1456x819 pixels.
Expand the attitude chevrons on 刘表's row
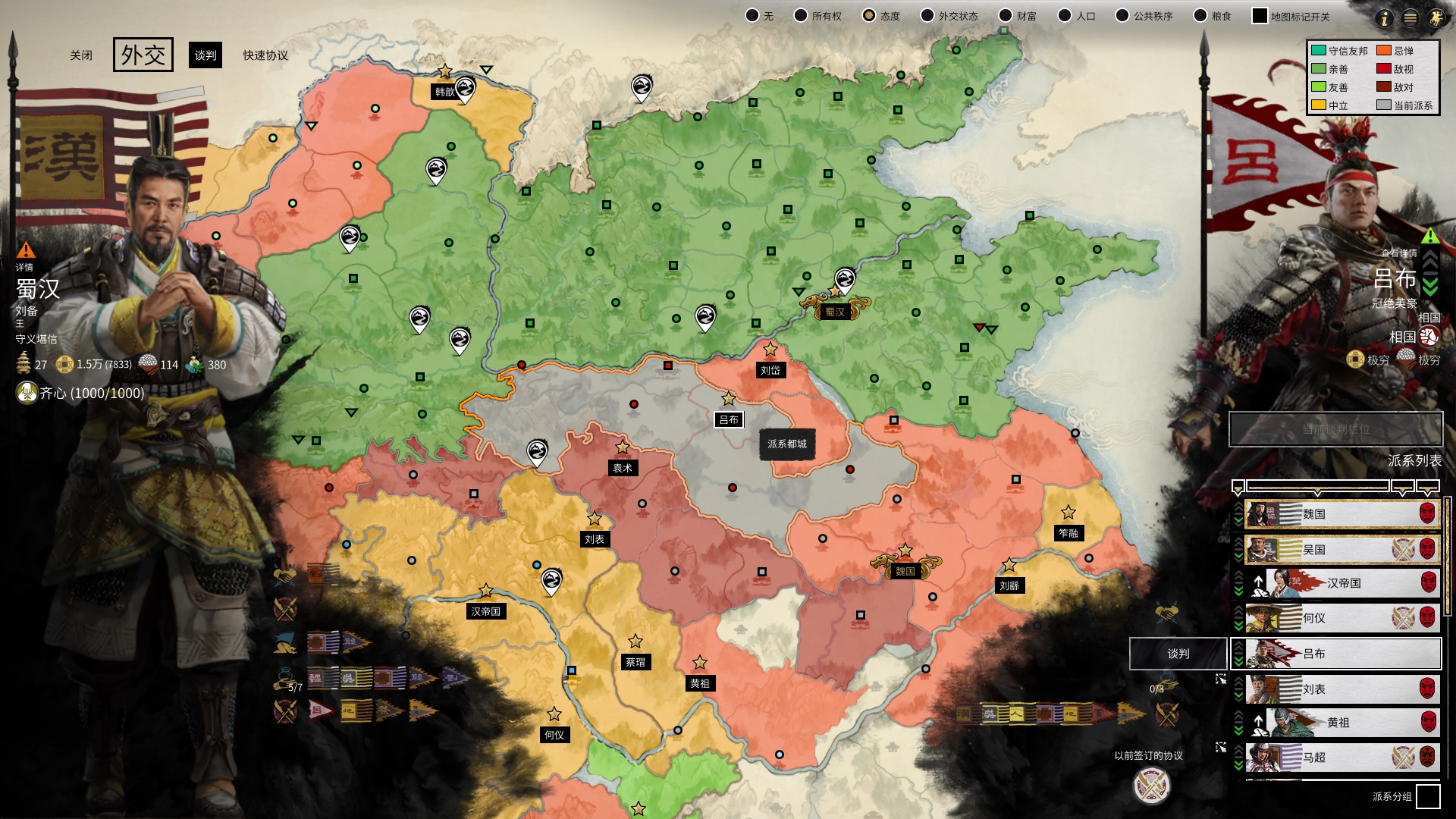(x=1238, y=687)
